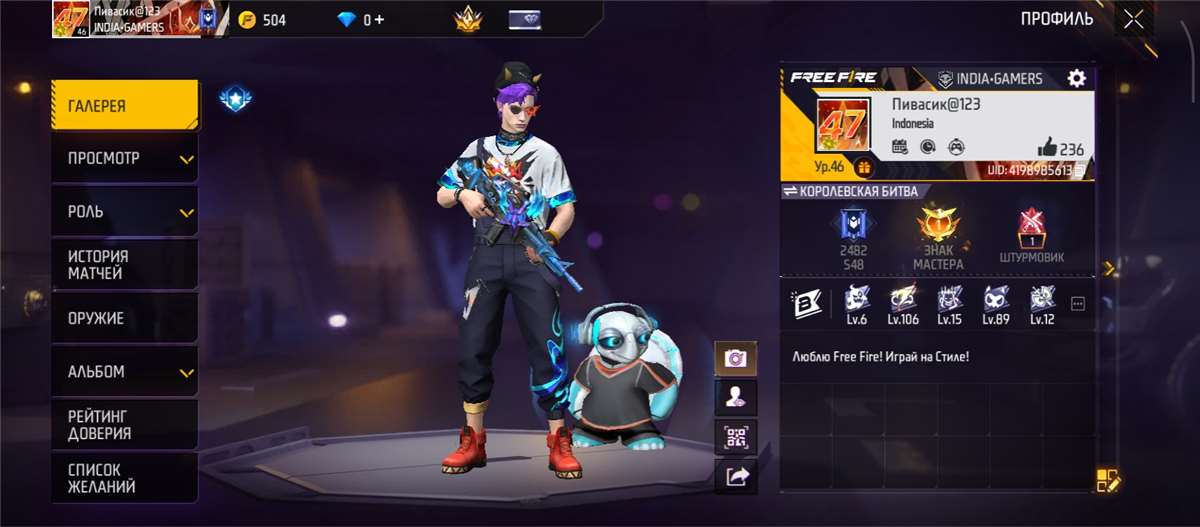The image size is (1200, 527).
Task: Open the Галерея tab
Action: click(x=125, y=106)
